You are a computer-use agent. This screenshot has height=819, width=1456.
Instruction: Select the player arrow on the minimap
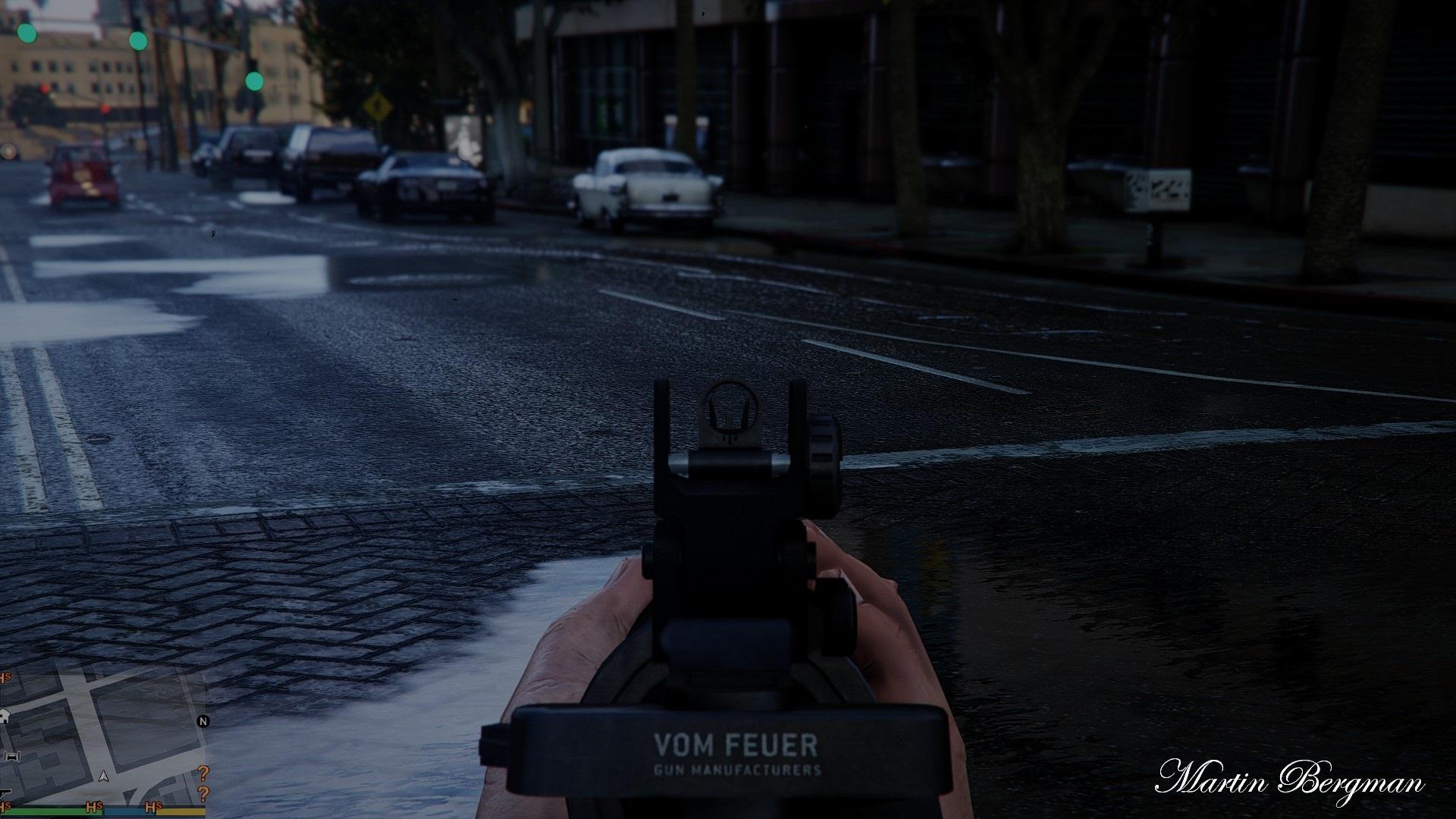[x=105, y=777]
